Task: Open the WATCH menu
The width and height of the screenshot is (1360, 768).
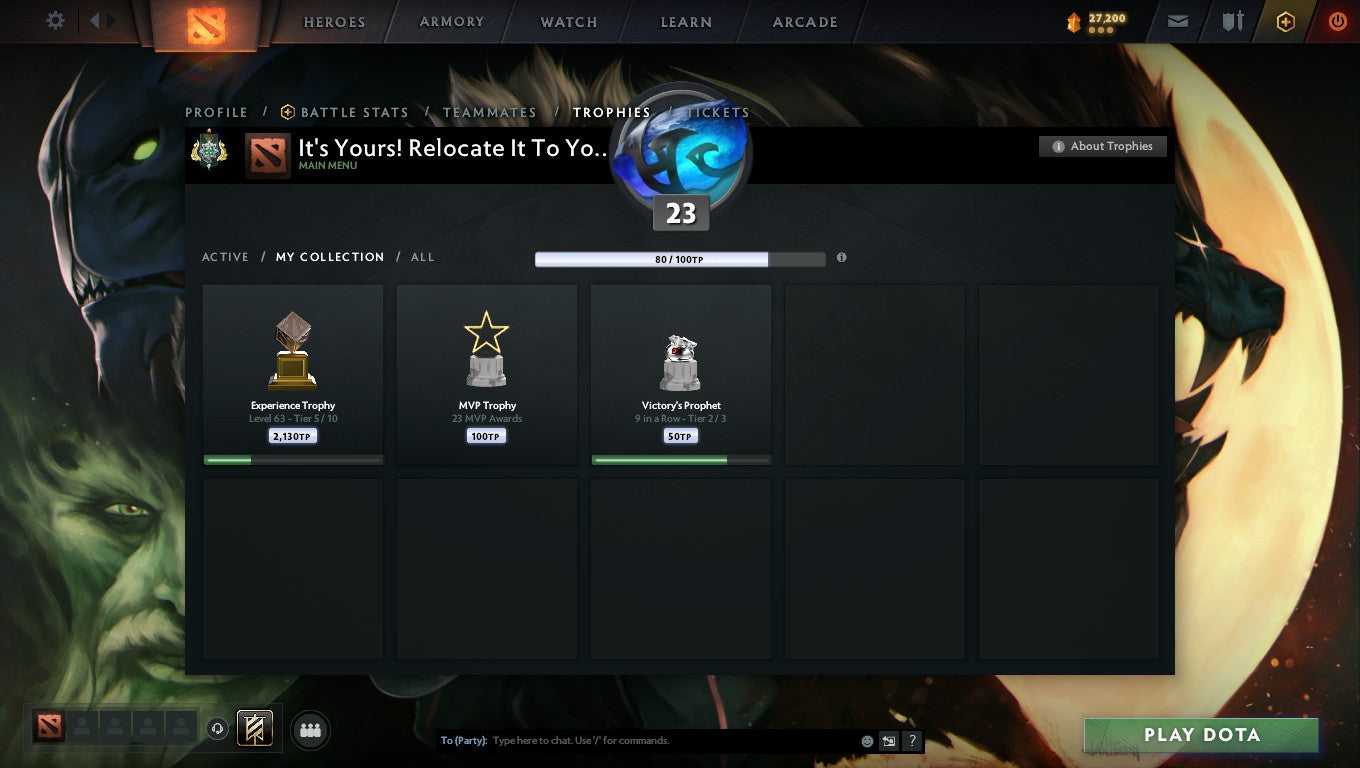Action: pos(568,21)
